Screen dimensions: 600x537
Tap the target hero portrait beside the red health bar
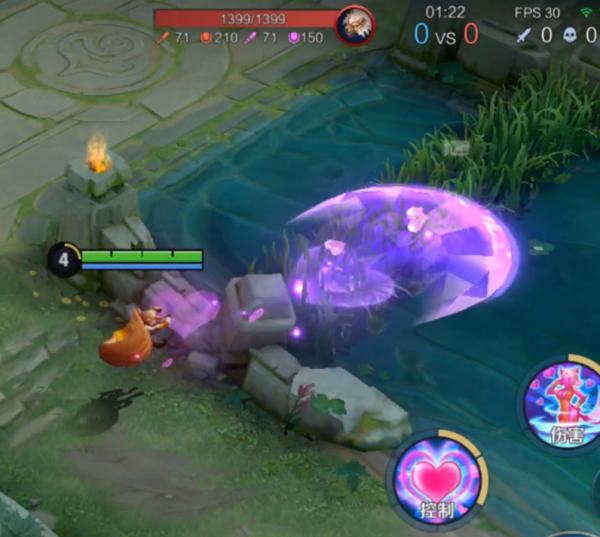click(354, 21)
